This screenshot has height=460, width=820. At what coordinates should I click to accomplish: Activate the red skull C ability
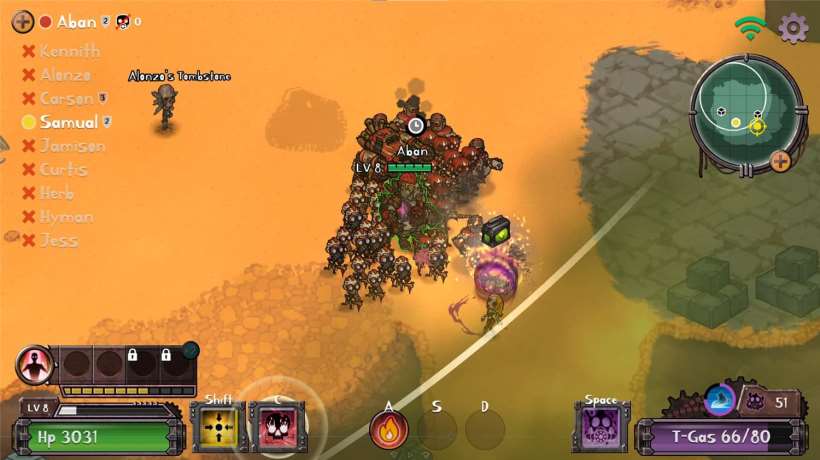tap(276, 427)
